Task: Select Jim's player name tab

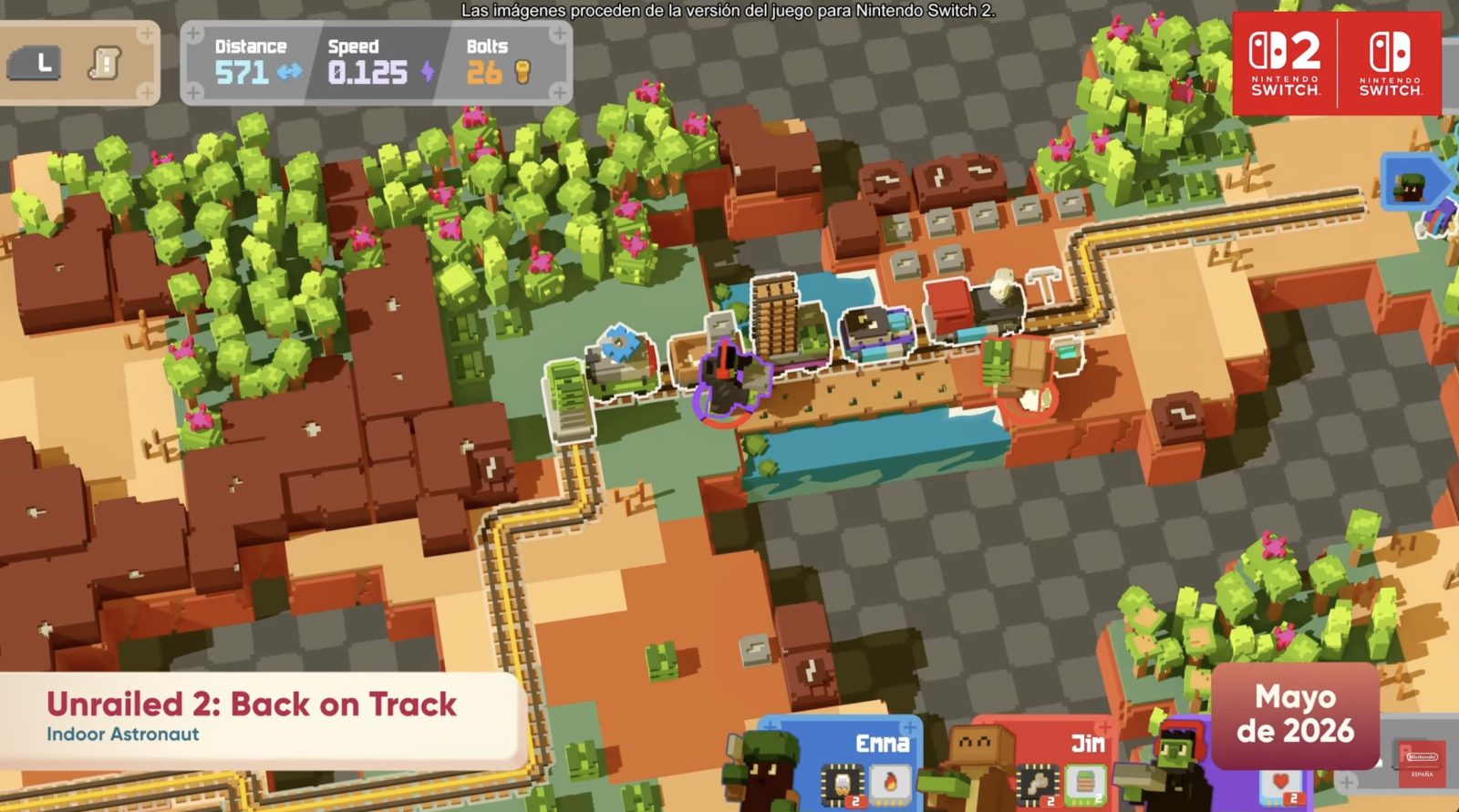Action: pyautogui.click(x=1089, y=745)
